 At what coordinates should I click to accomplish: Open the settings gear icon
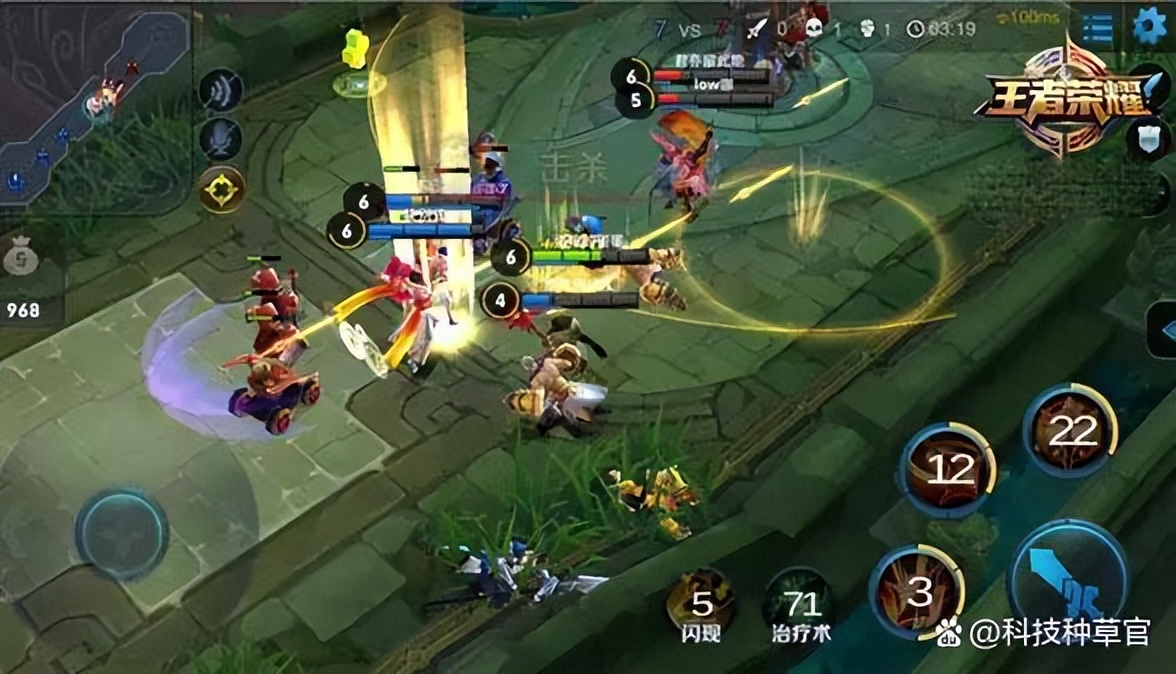pyautogui.click(x=1149, y=26)
